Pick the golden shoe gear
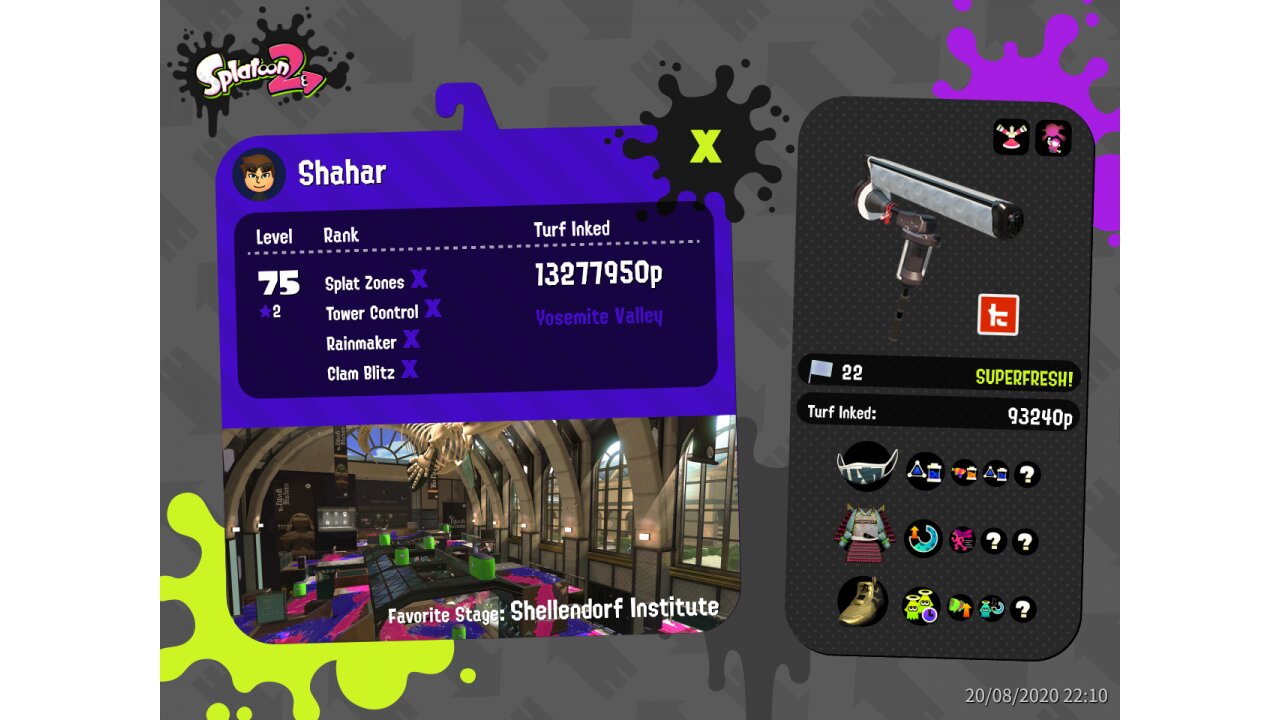This screenshot has width=1280, height=720. [x=863, y=601]
